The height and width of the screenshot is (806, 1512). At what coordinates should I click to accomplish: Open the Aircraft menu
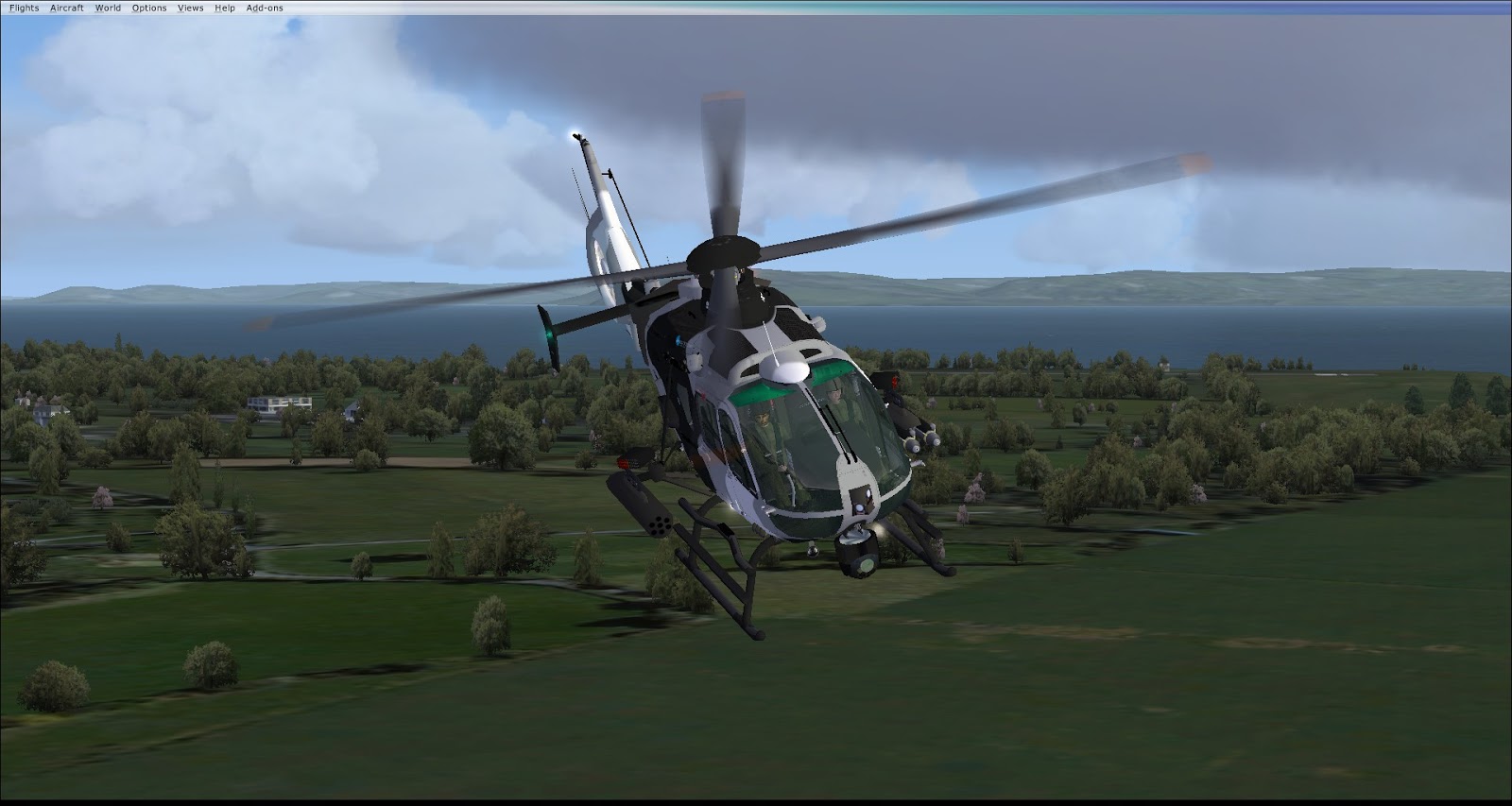(x=67, y=8)
